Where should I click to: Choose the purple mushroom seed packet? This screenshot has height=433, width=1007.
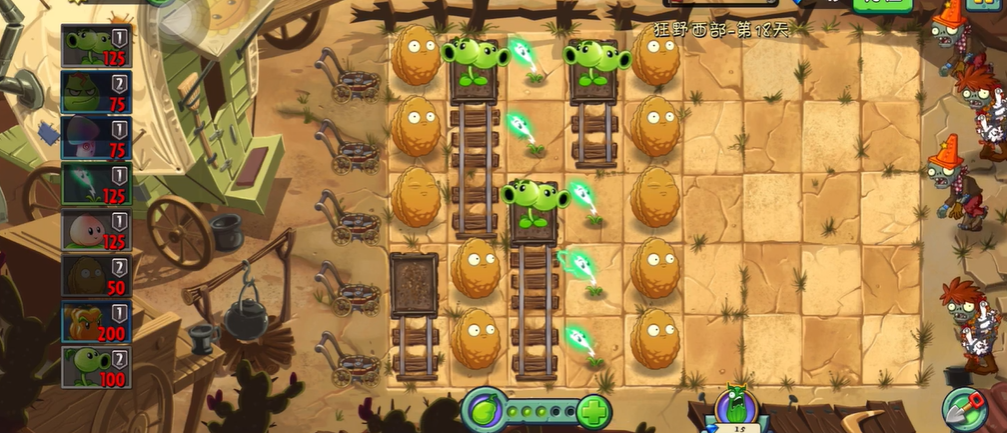[97, 138]
